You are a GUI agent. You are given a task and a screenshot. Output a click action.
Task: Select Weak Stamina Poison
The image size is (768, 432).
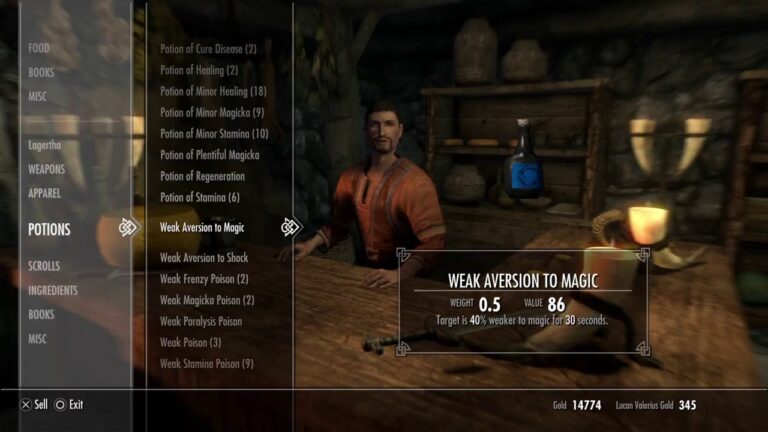[207, 364]
